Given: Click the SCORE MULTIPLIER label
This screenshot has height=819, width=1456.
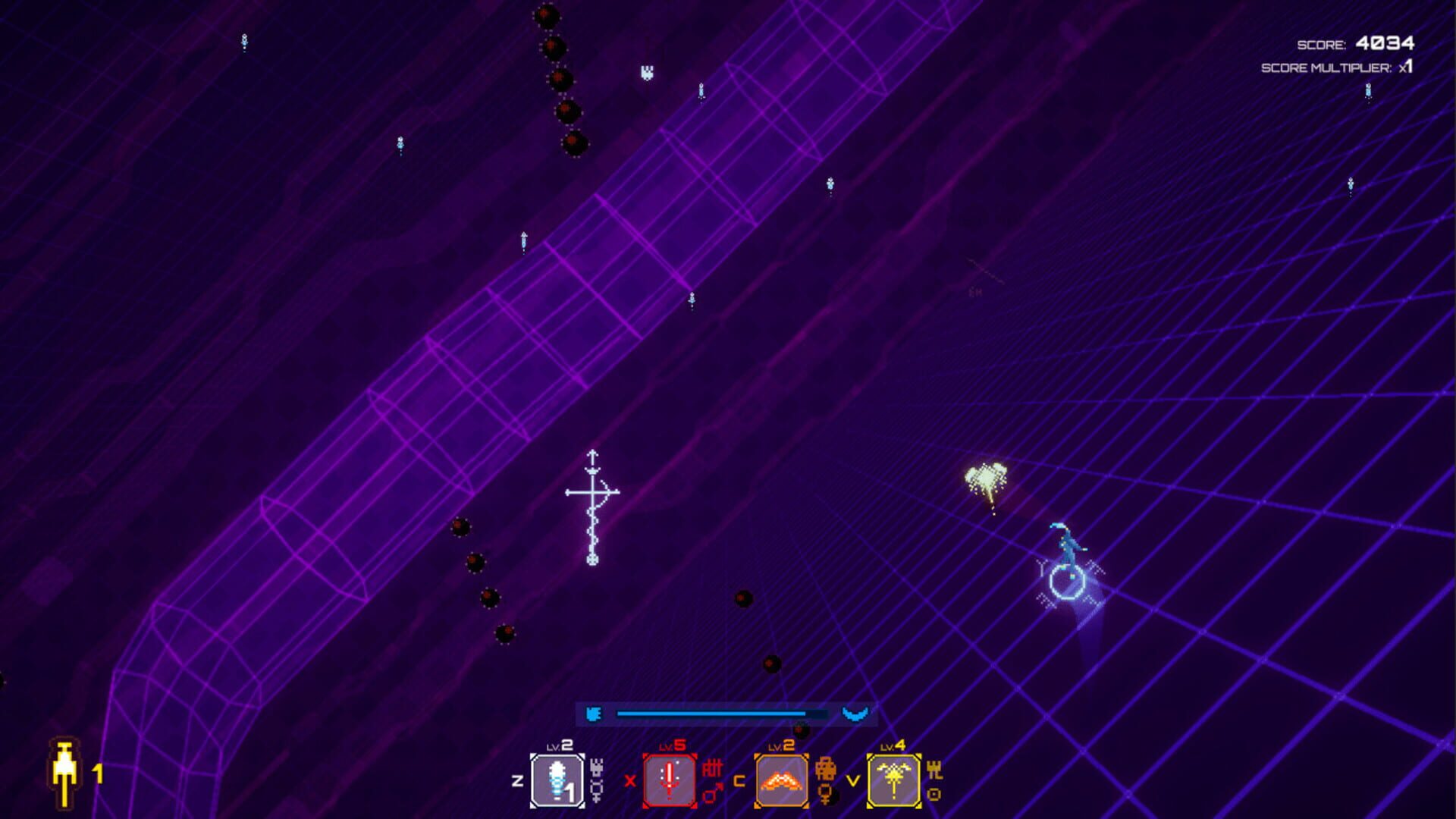Looking at the screenshot, I should tap(1326, 67).
